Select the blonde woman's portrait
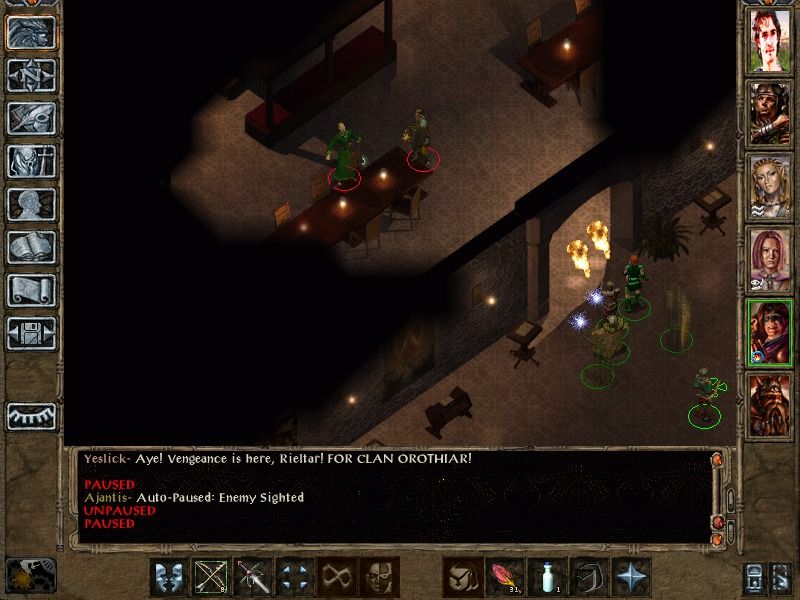Viewport: 800px width, 600px height. coord(770,187)
